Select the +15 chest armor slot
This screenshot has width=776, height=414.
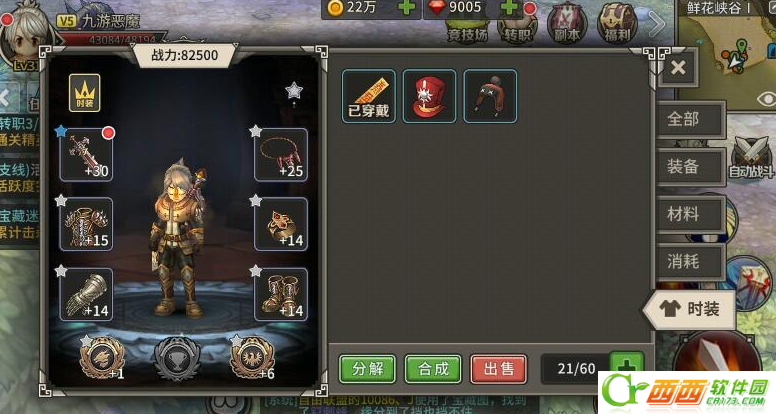click(x=85, y=224)
